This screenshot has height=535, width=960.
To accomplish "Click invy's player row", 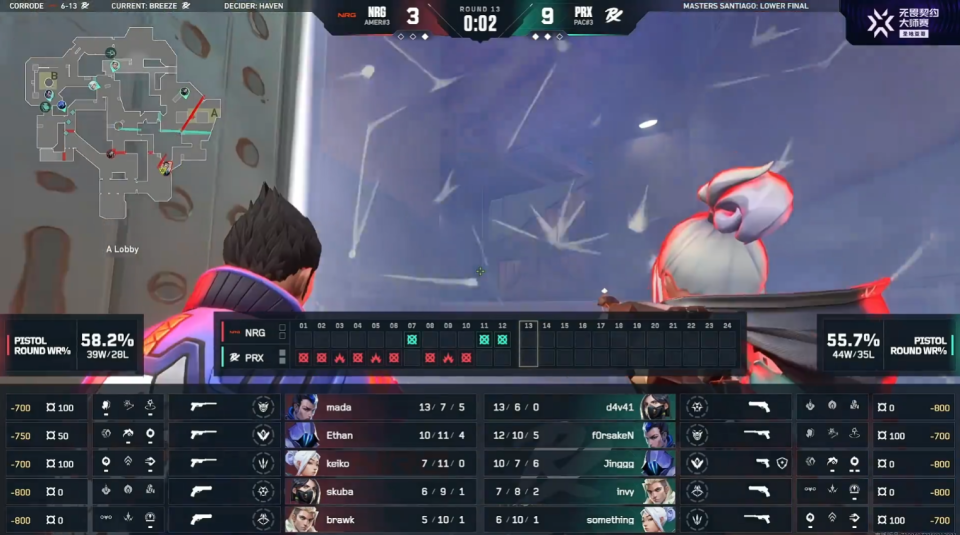I will point(580,492).
